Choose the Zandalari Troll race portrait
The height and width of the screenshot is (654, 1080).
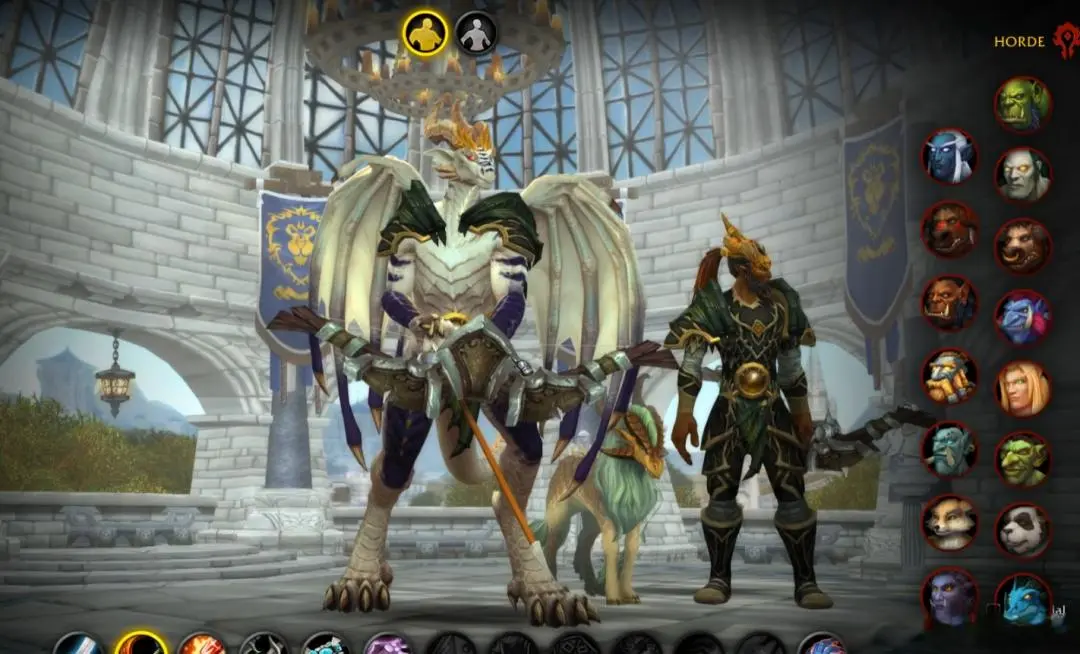(x=949, y=449)
